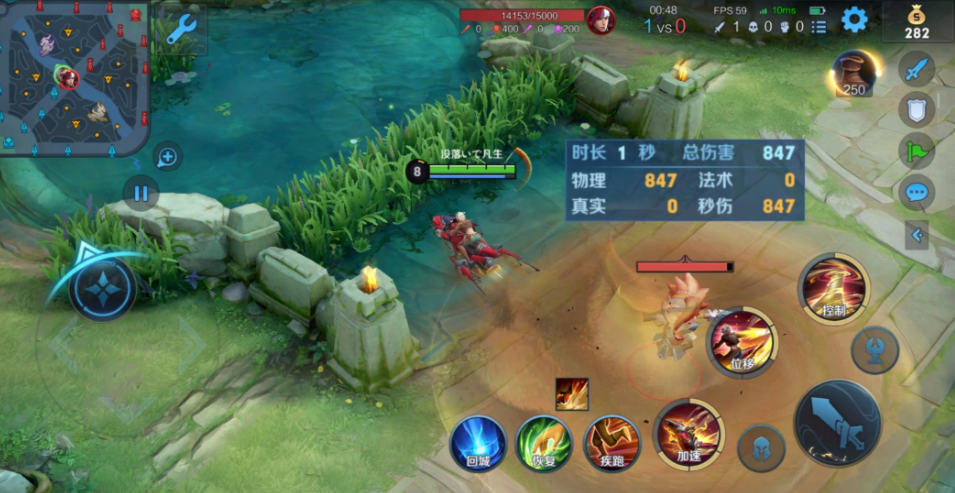Viewport: 955px width, 493px height.
Task: Cast the 加速 speed skill
Action: point(688,433)
